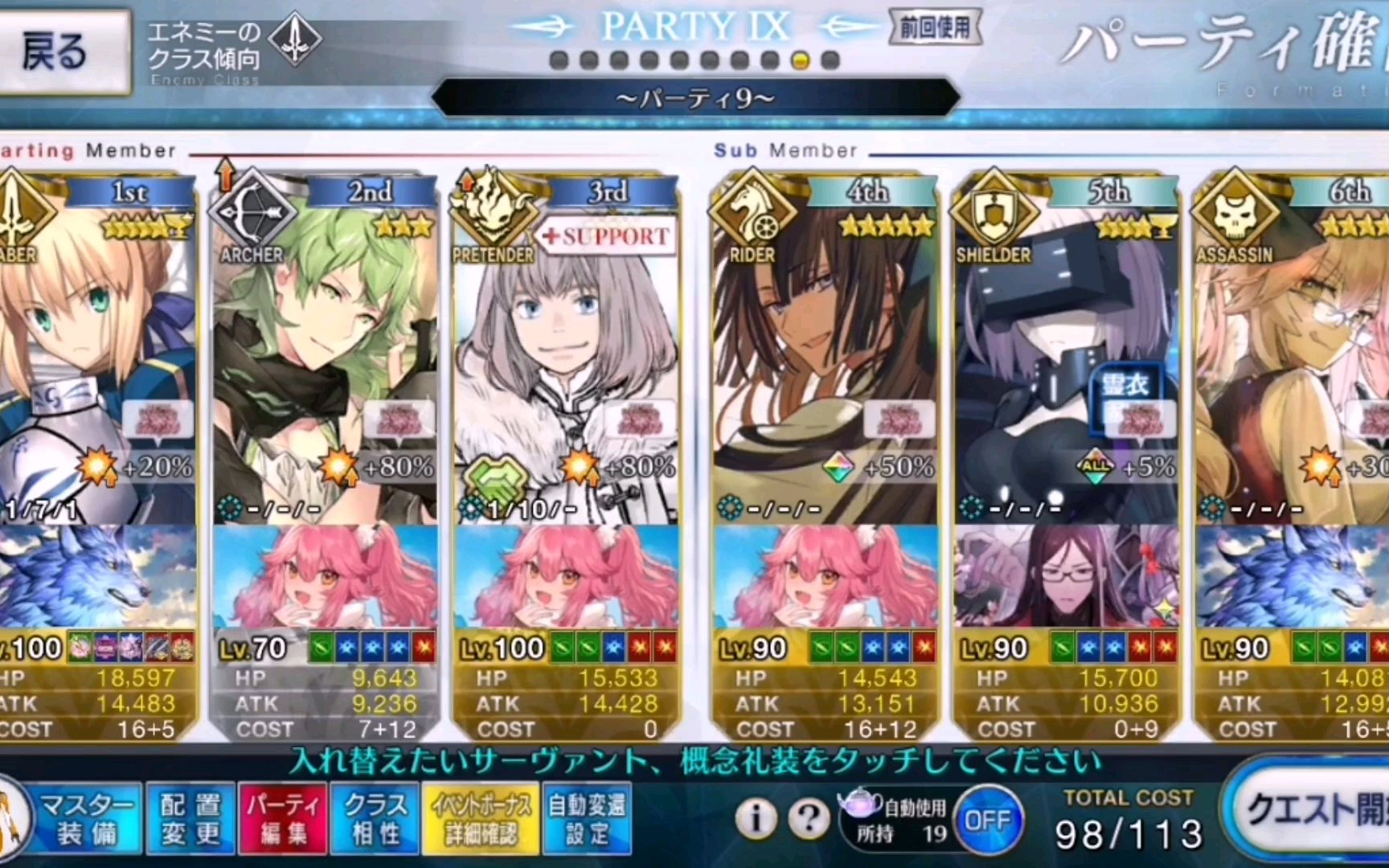Switch to パーティ編集 mode
The height and width of the screenshot is (868, 1389).
(282, 818)
